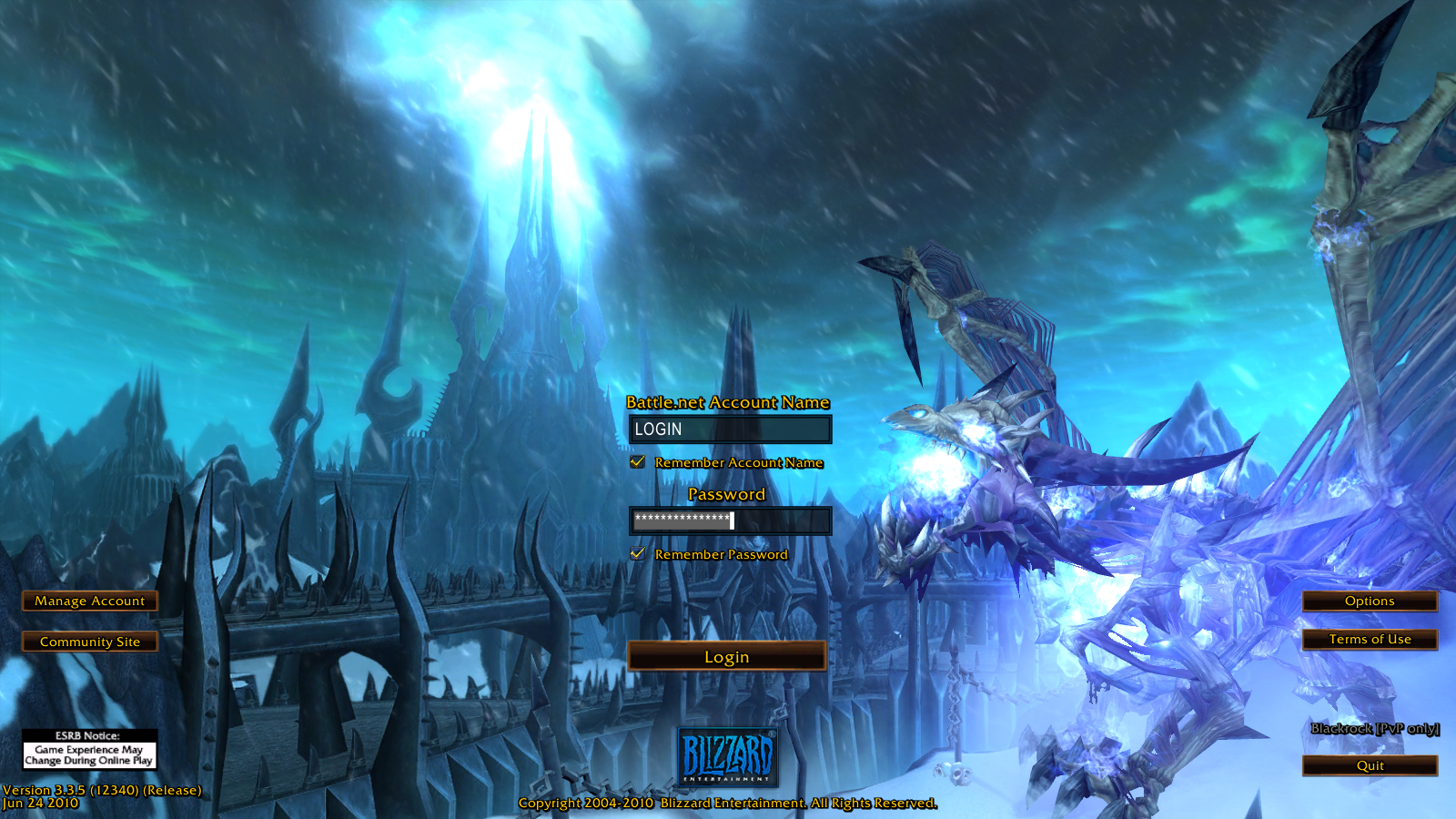Visit the Community Site
Viewport: 1456px width, 819px height.
(x=89, y=642)
